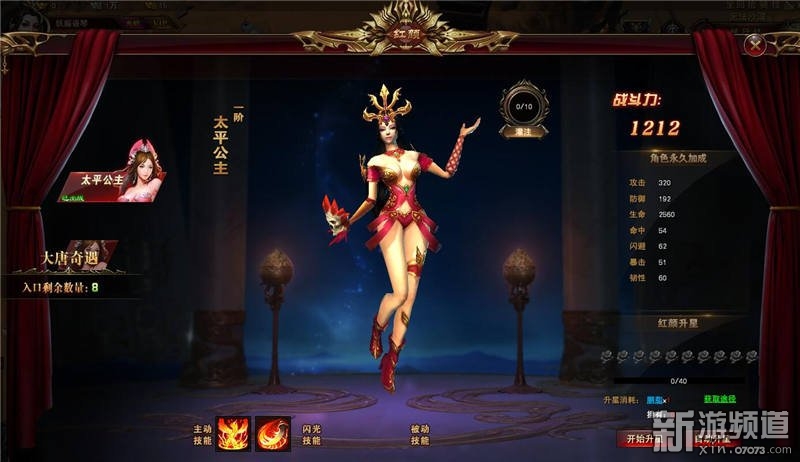Image resolution: width=800 pixels, height=462 pixels.
Task: Open the green 获取途径 link
Action: (719, 399)
